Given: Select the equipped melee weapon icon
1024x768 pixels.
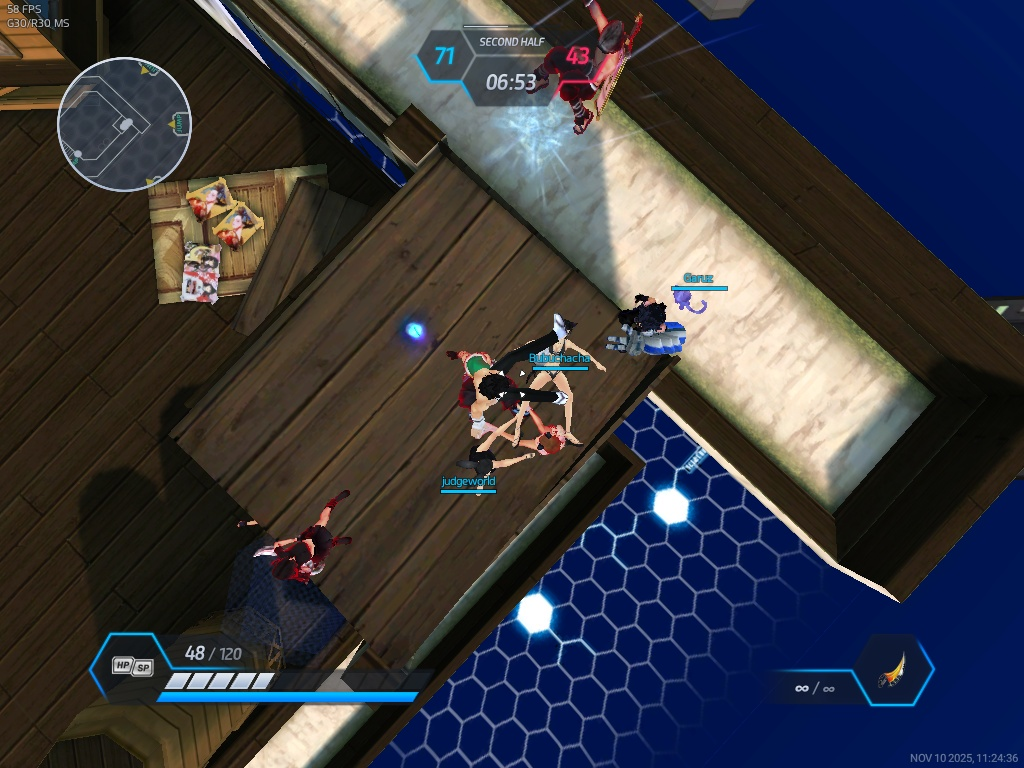Looking at the screenshot, I should point(891,671).
